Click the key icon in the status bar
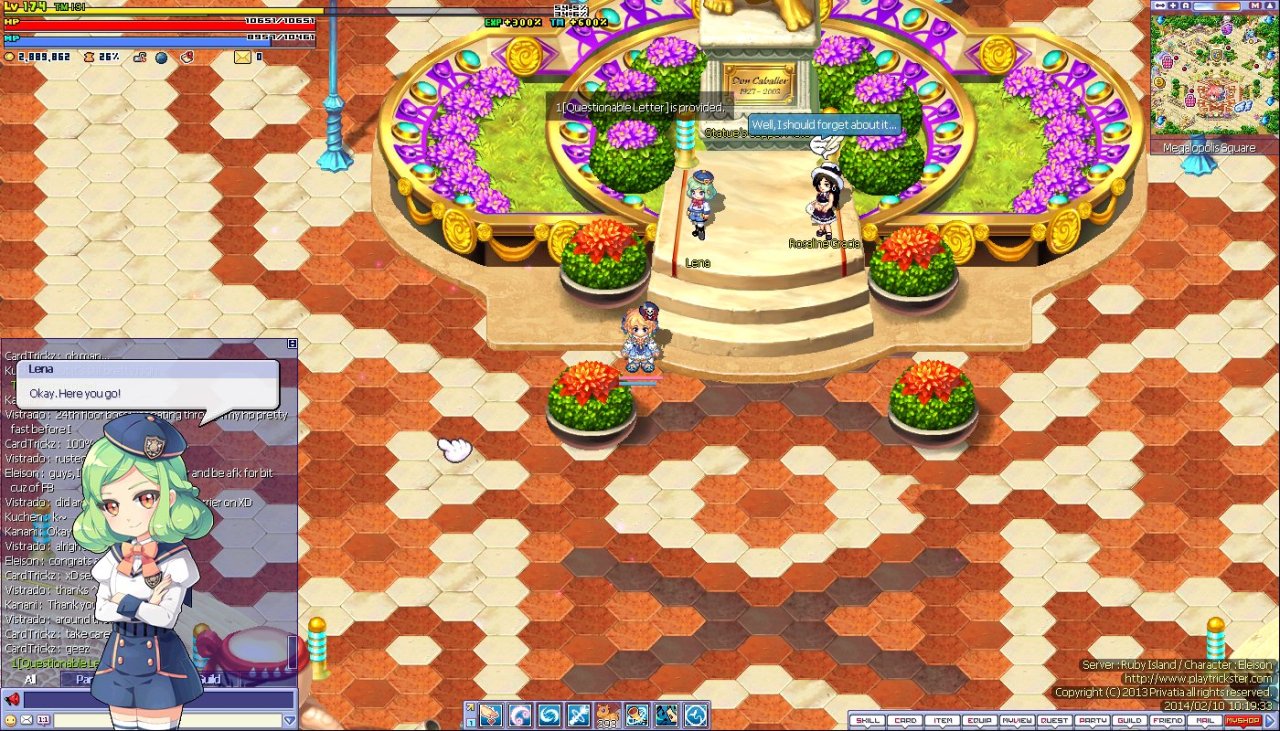1280x731 pixels. click(x=139, y=56)
